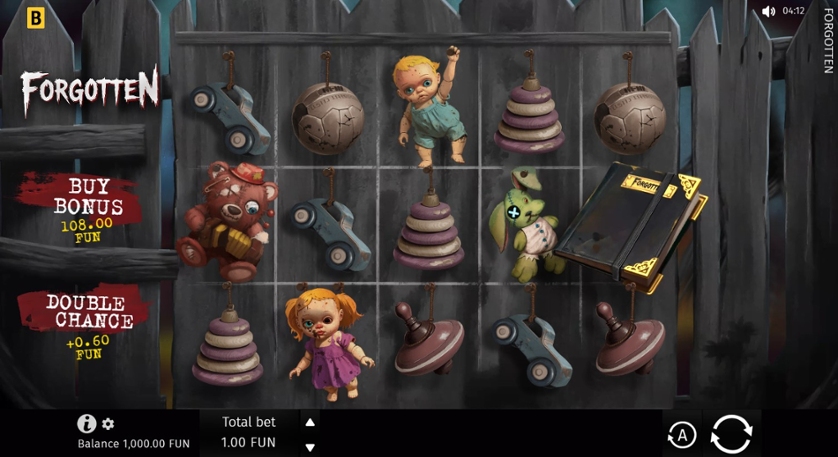Open the game info icon
The height and width of the screenshot is (457, 838).
tap(87, 424)
